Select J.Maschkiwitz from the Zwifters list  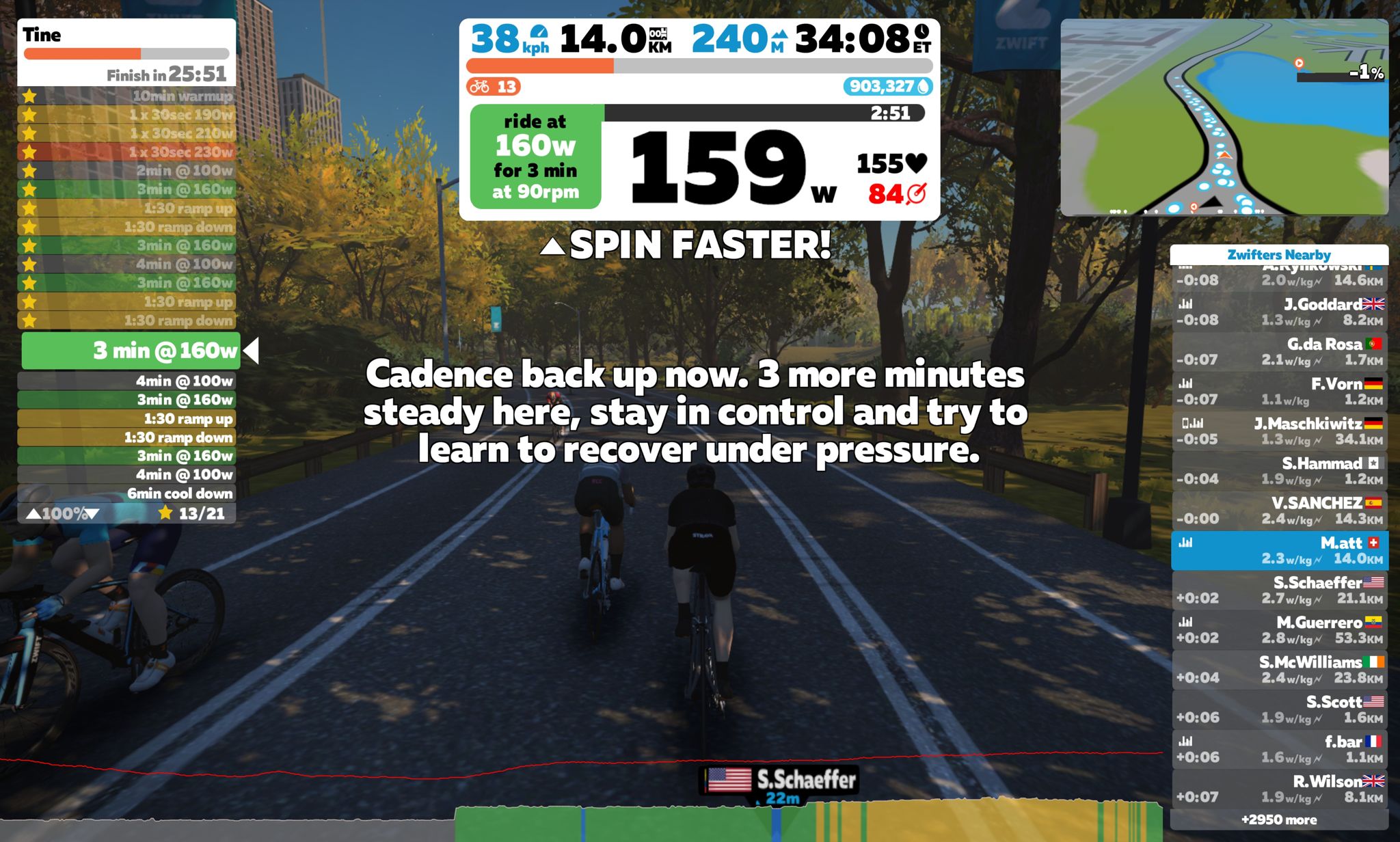(1279, 431)
